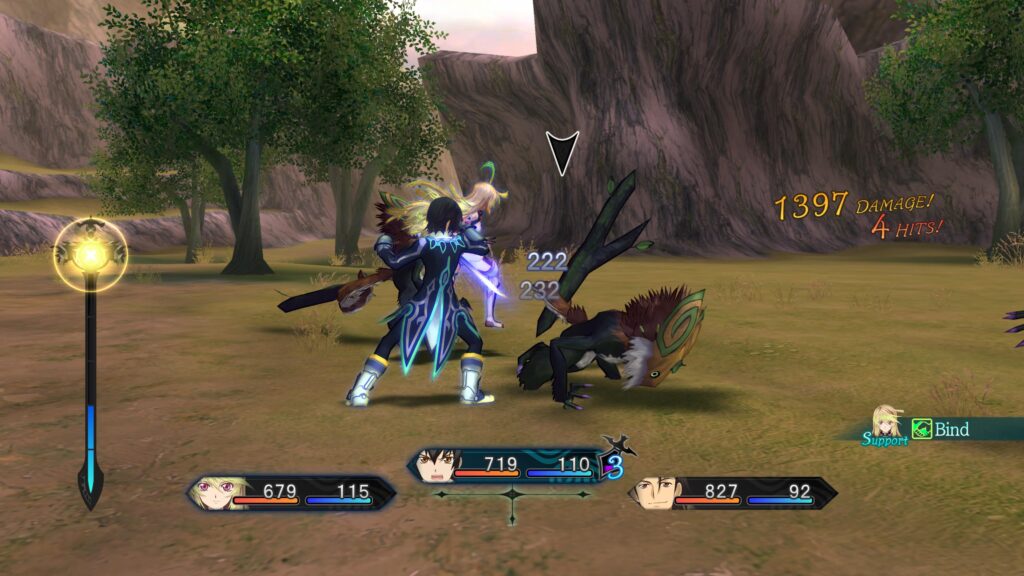Select the blonde party member's portrait
This screenshot has width=1024, height=576.
tap(226, 493)
